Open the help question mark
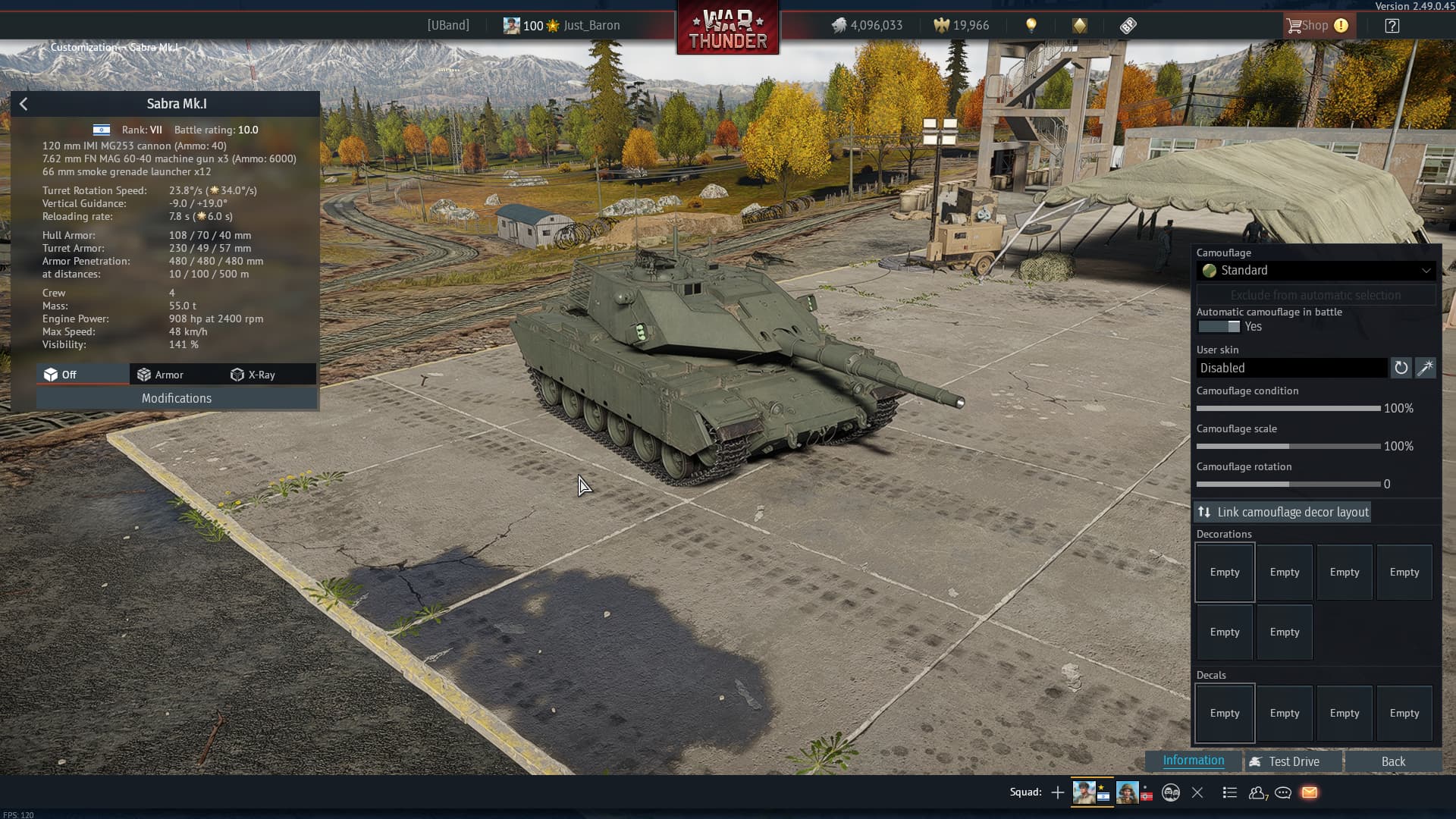 tap(1392, 26)
